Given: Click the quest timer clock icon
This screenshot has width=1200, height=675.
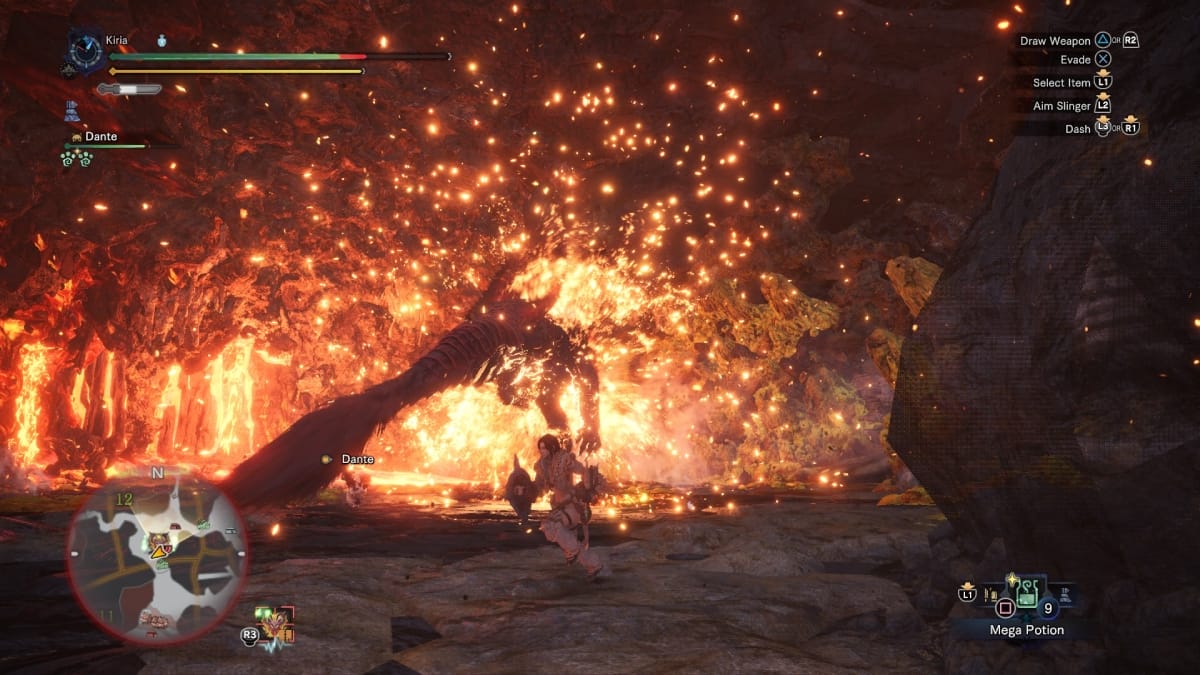Looking at the screenshot, I should click(86, 50).
